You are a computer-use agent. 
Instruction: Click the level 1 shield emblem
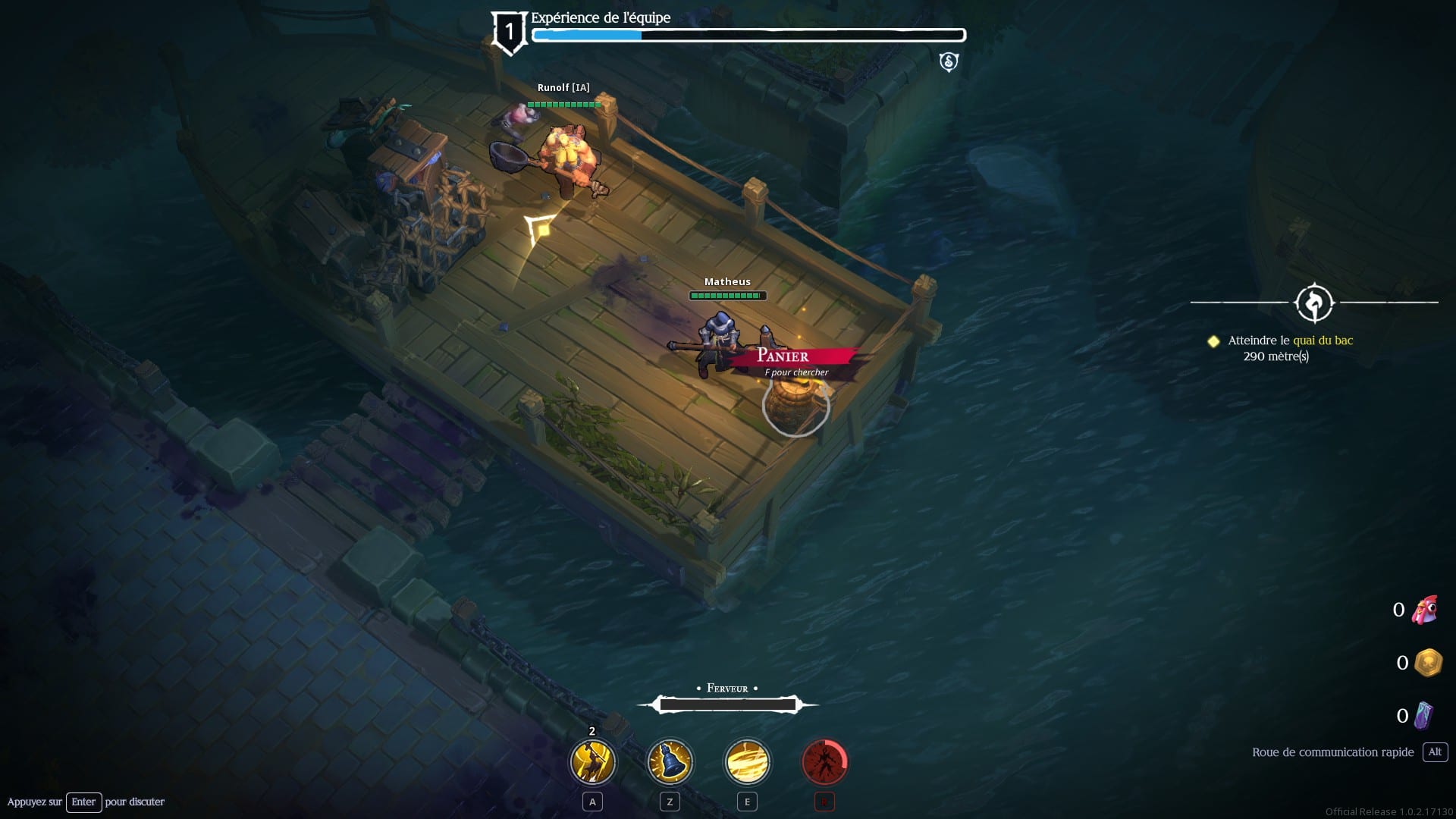[509, 30]
